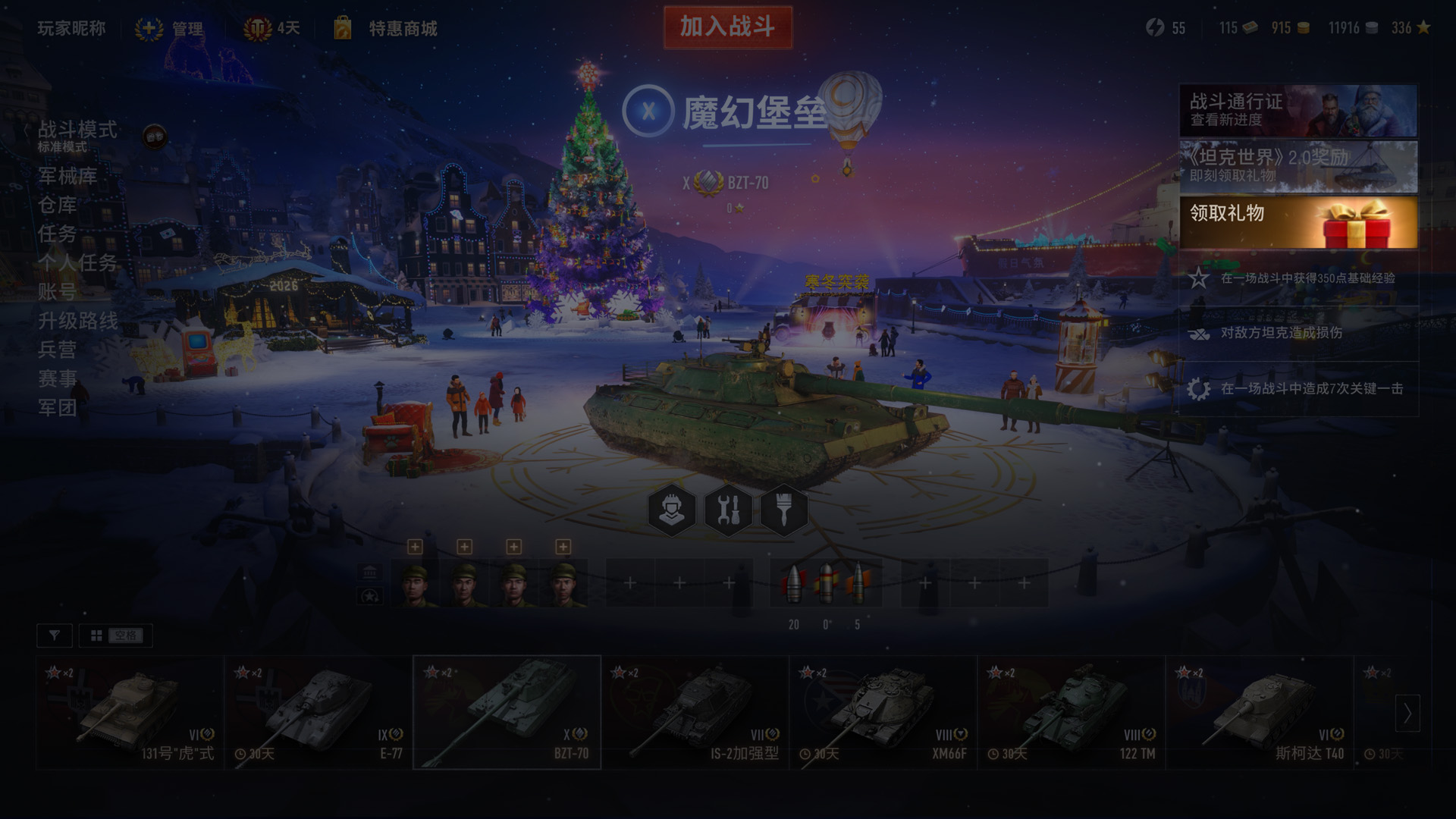Choose 战斗模式 battle mode selector
1456x819 pixels.
[x=77, y=134]
